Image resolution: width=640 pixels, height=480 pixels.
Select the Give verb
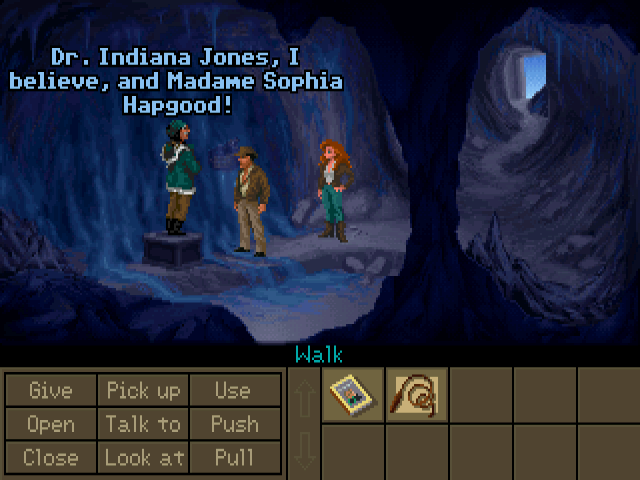[50, 391]
